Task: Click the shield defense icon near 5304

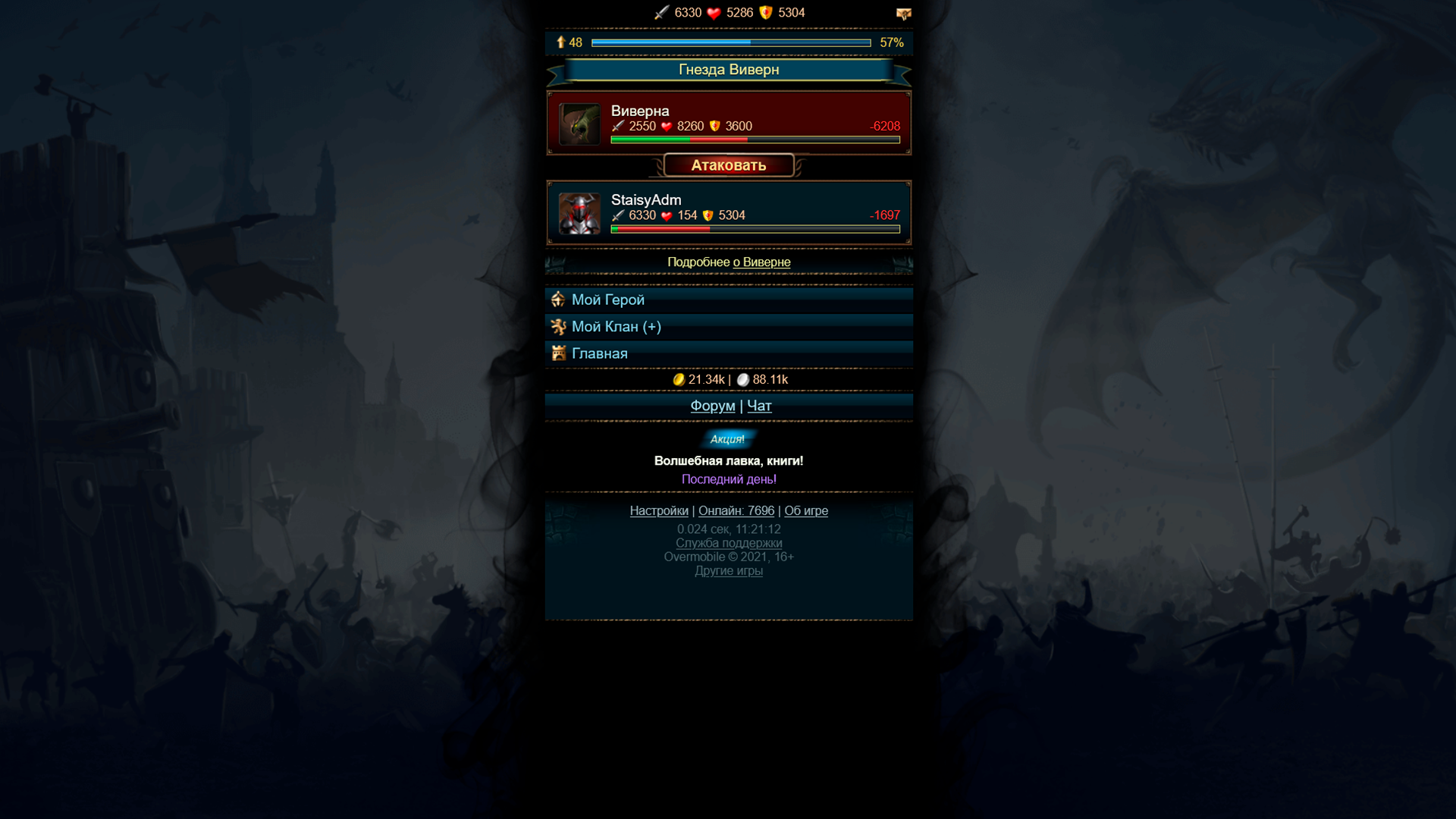Action: tap(766, 13)
